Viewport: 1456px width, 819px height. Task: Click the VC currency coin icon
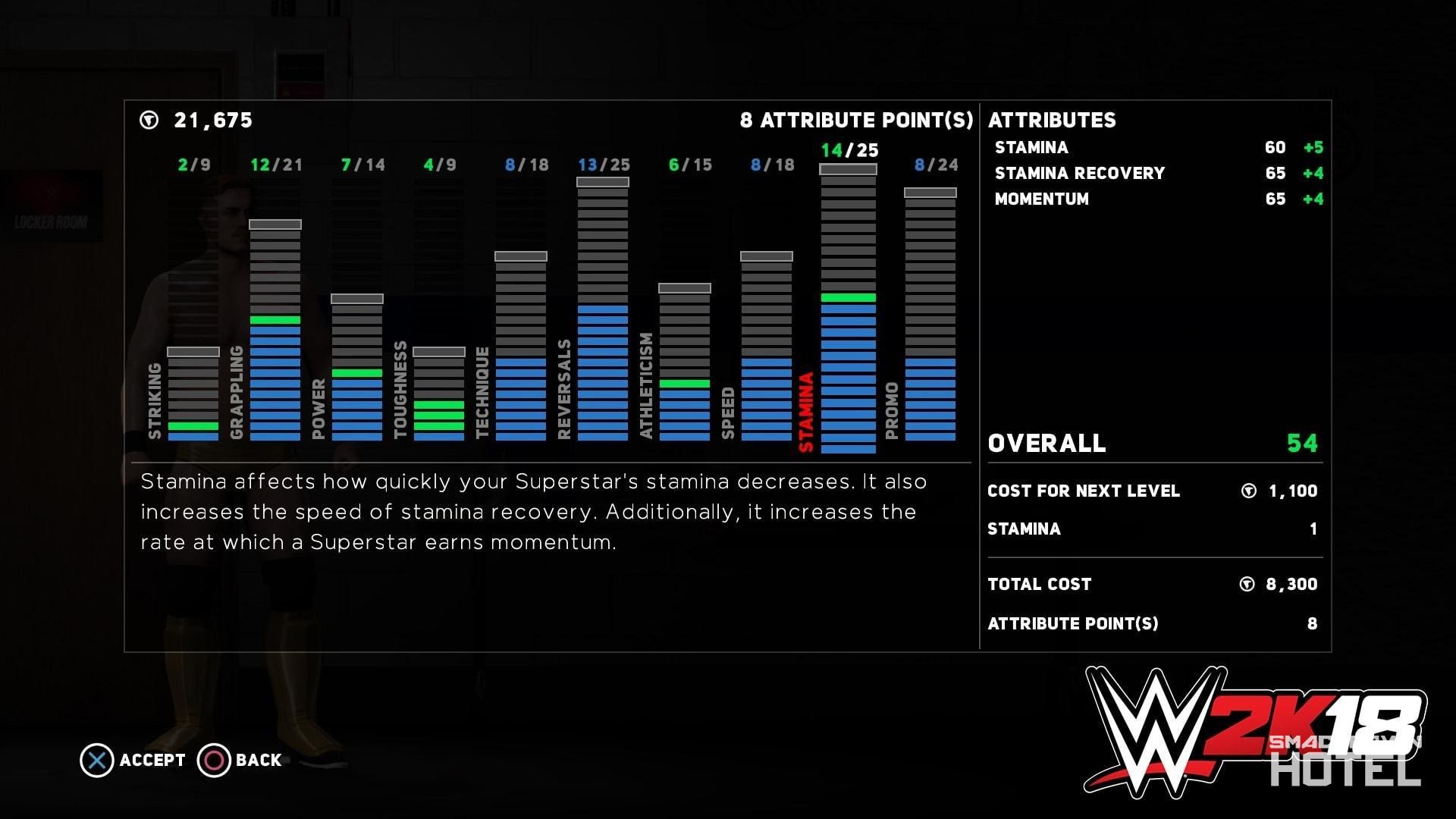tap(149, 119)
